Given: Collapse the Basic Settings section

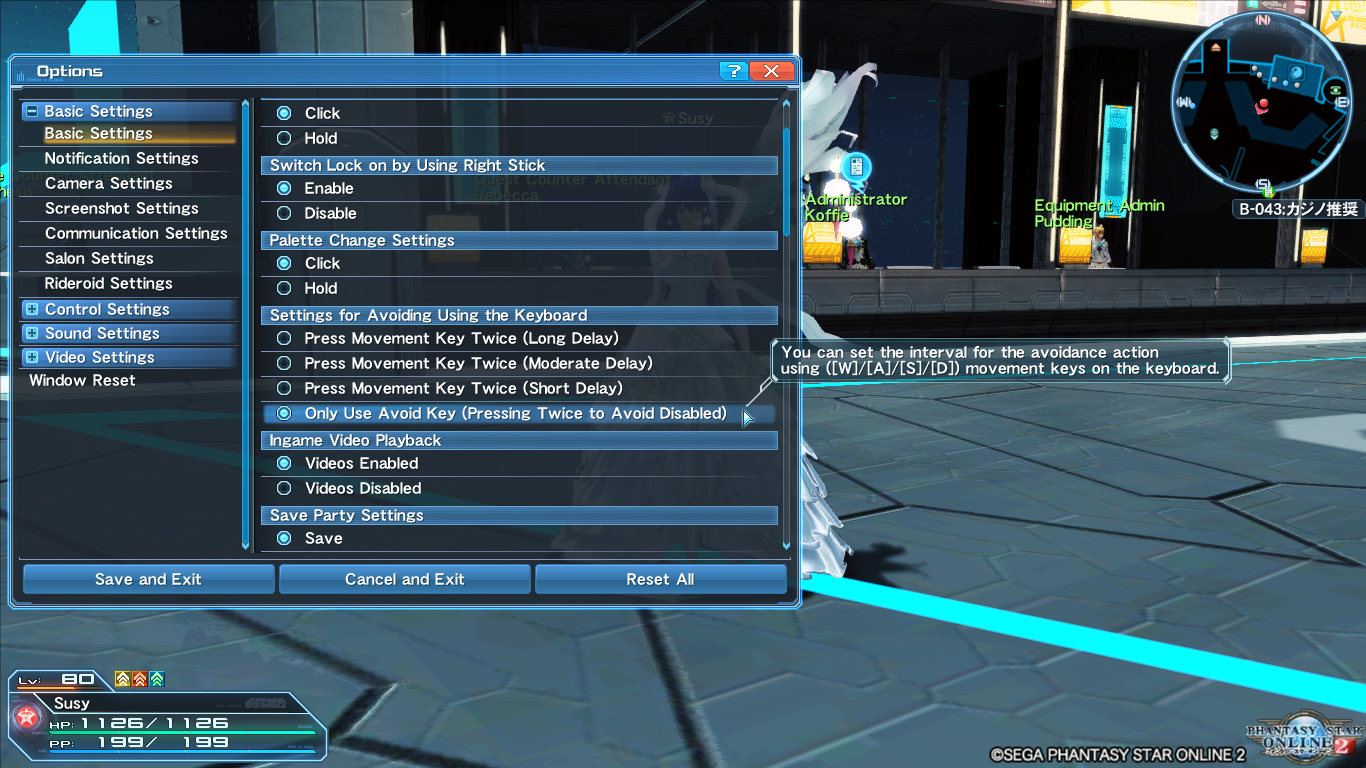Looking at the screenshot, I should [x=33, y=110].
